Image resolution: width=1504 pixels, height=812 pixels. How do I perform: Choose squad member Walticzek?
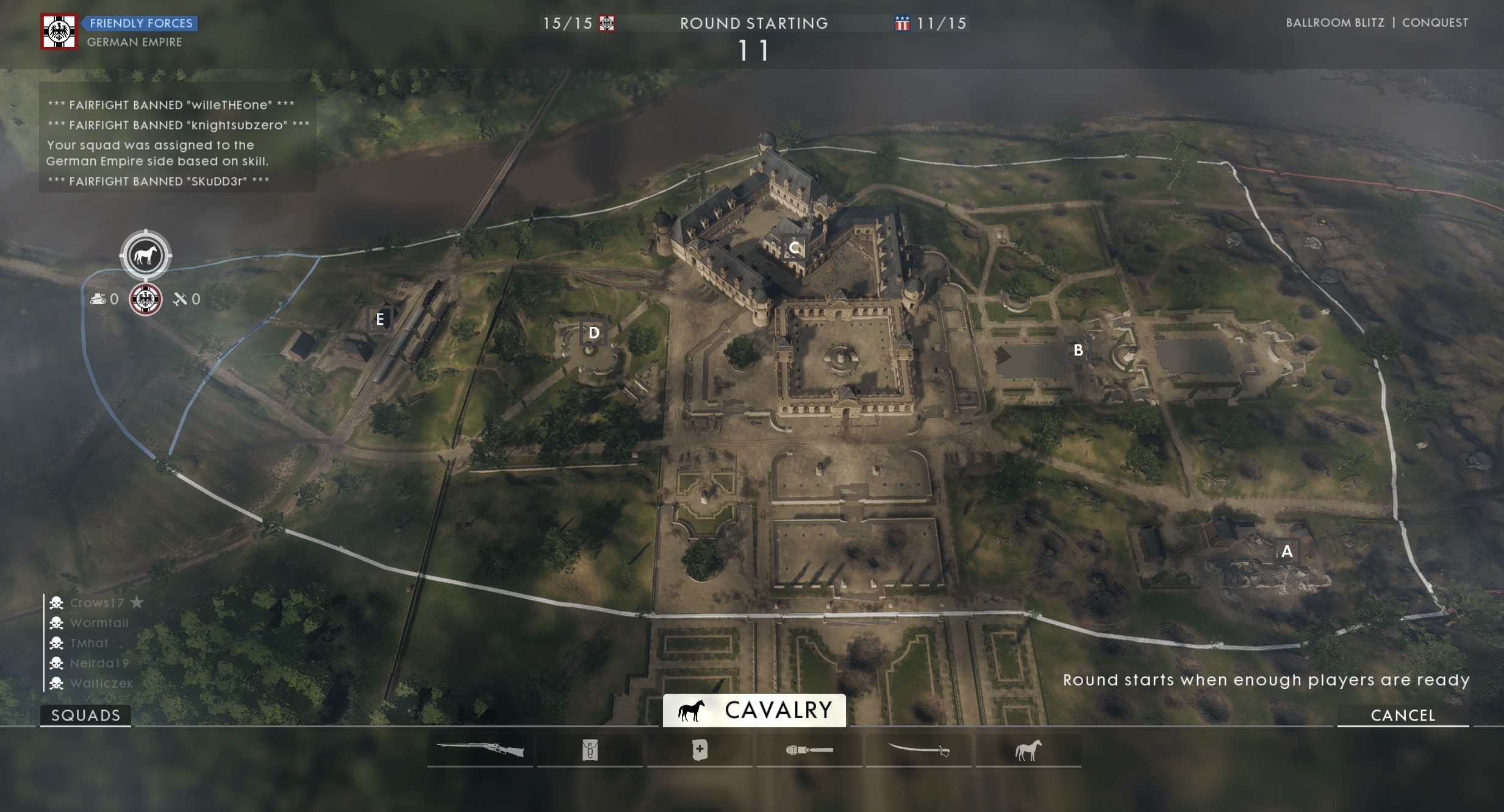point(101,683)
